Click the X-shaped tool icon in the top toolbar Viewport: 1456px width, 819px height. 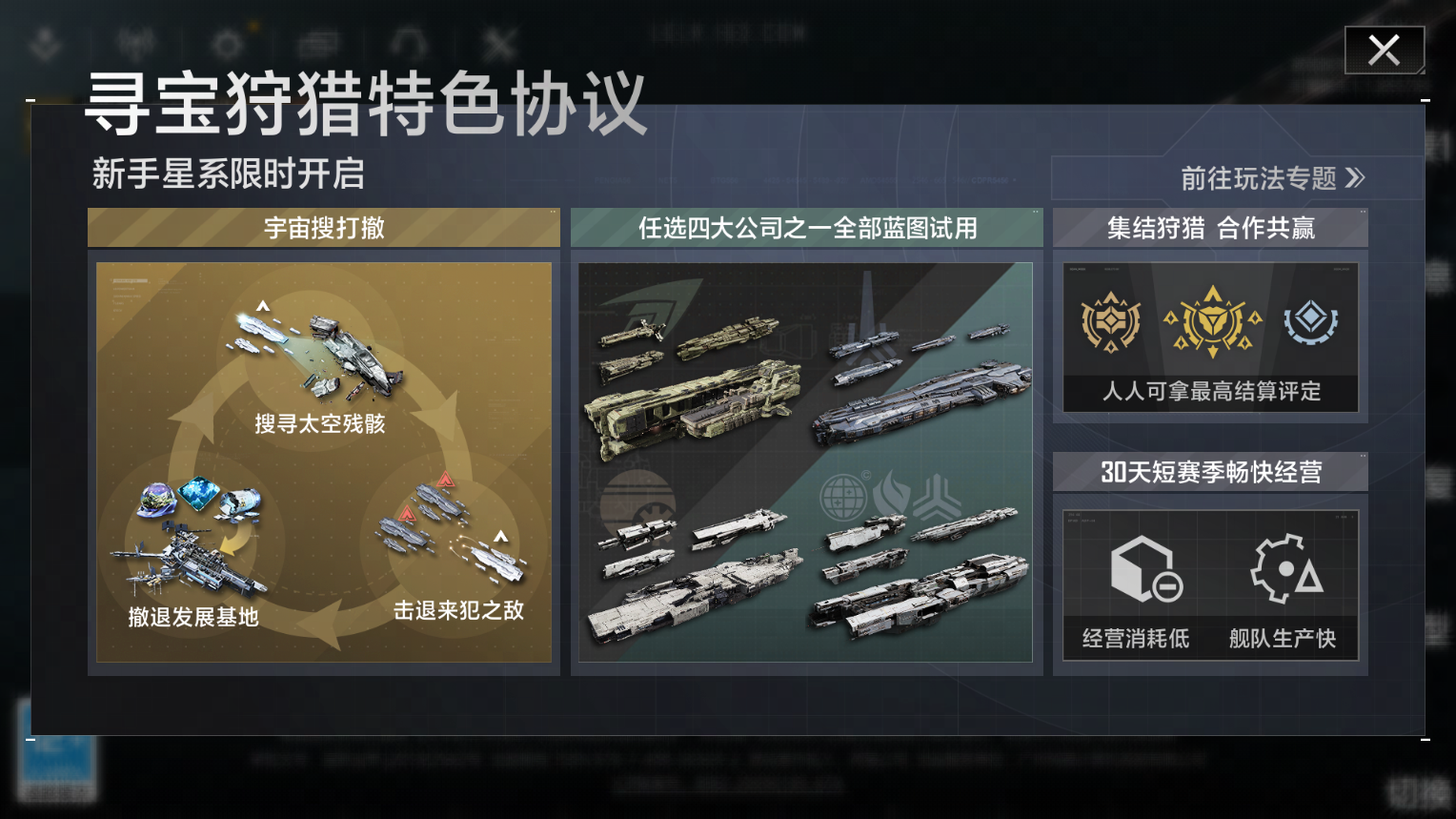point(500,43)
